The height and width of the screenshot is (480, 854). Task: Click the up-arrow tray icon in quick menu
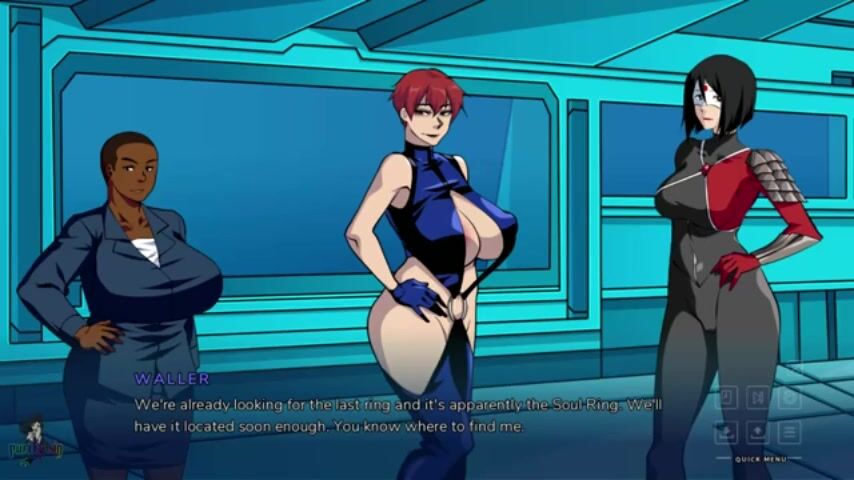[x=758, y=432]
